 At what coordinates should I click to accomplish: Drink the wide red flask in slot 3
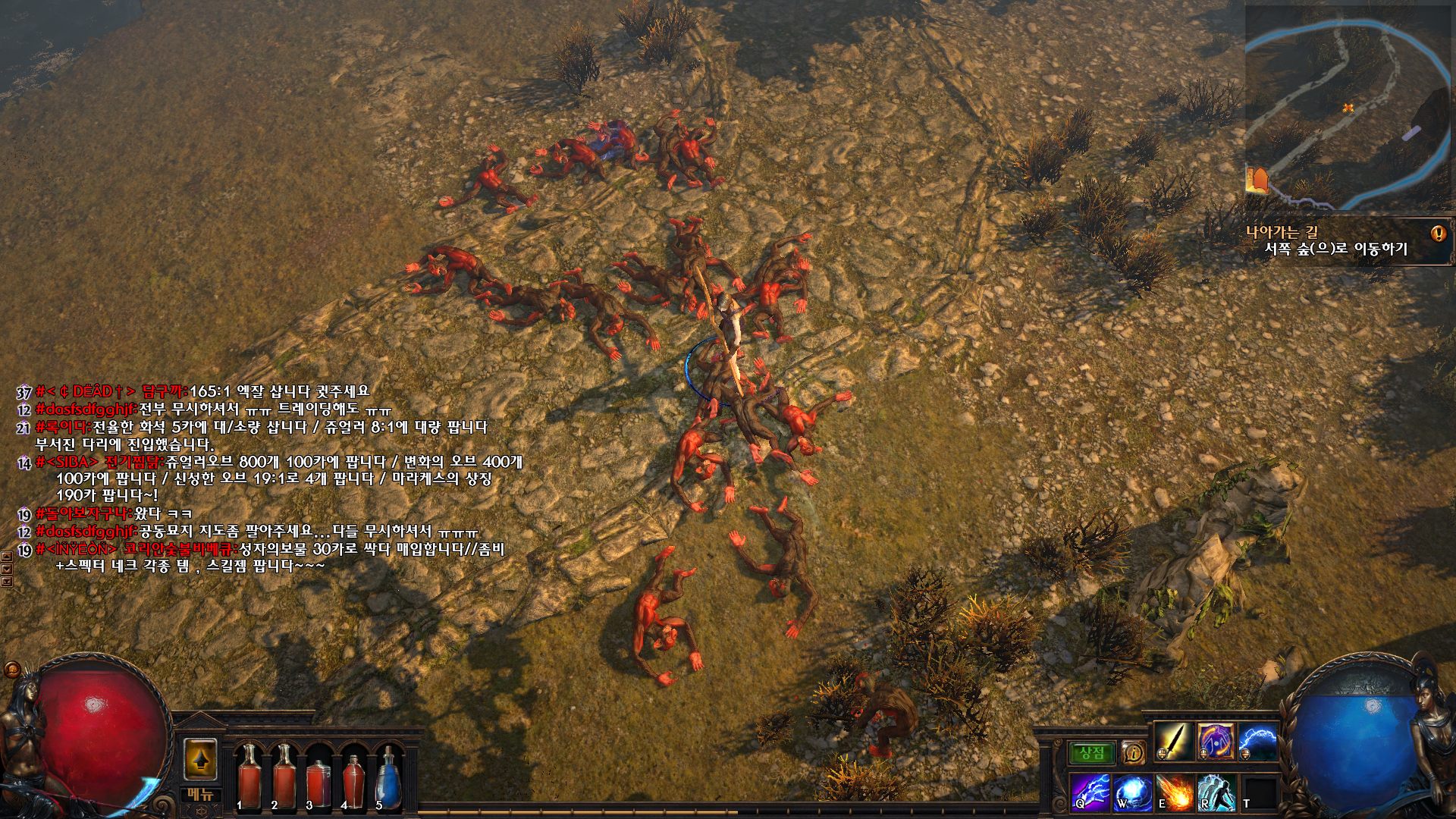coord(318,781)
